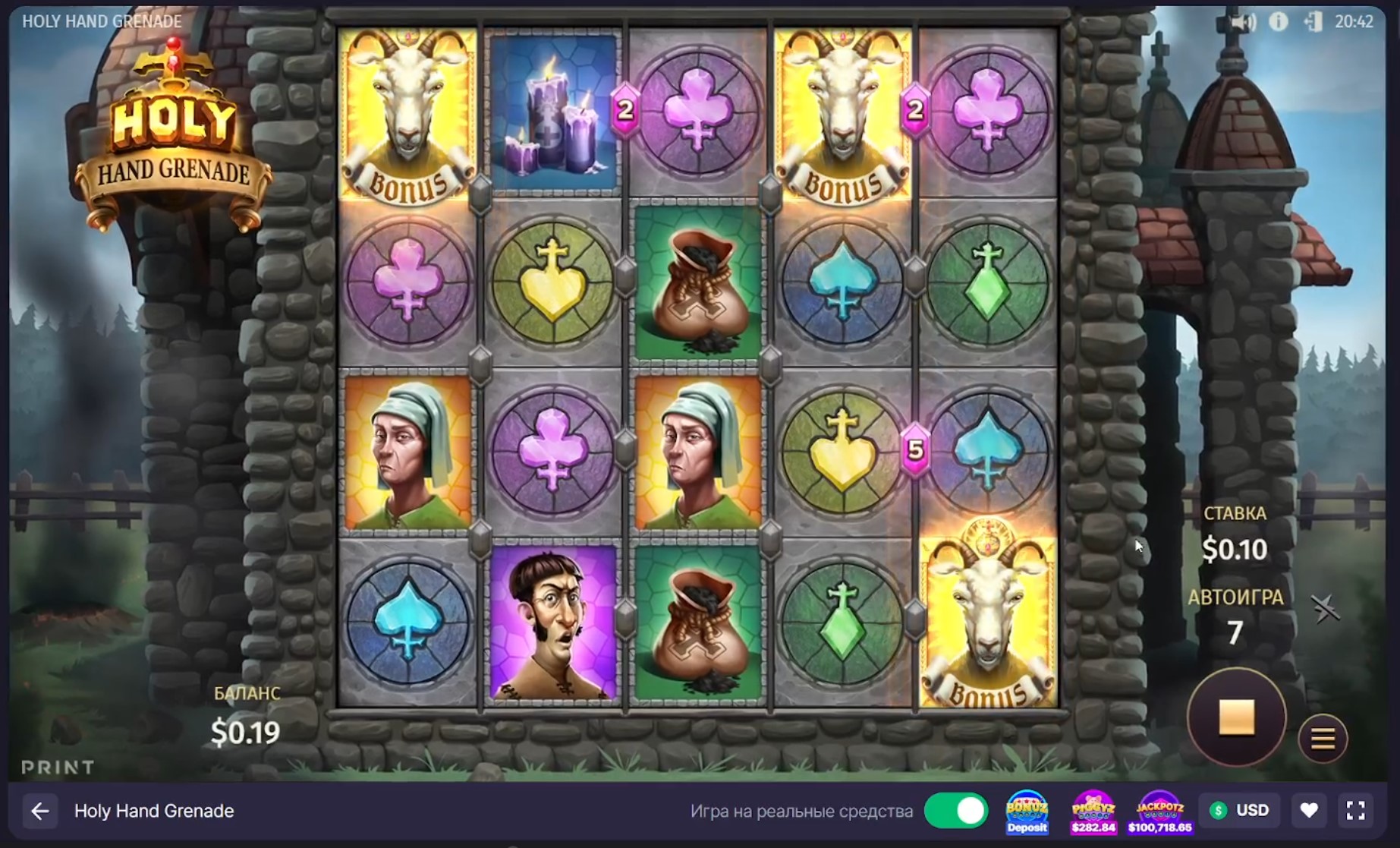Mute the game sound via speaker icon
The width and height of the screenshot is (1400, 848).
pos(1243,22)
